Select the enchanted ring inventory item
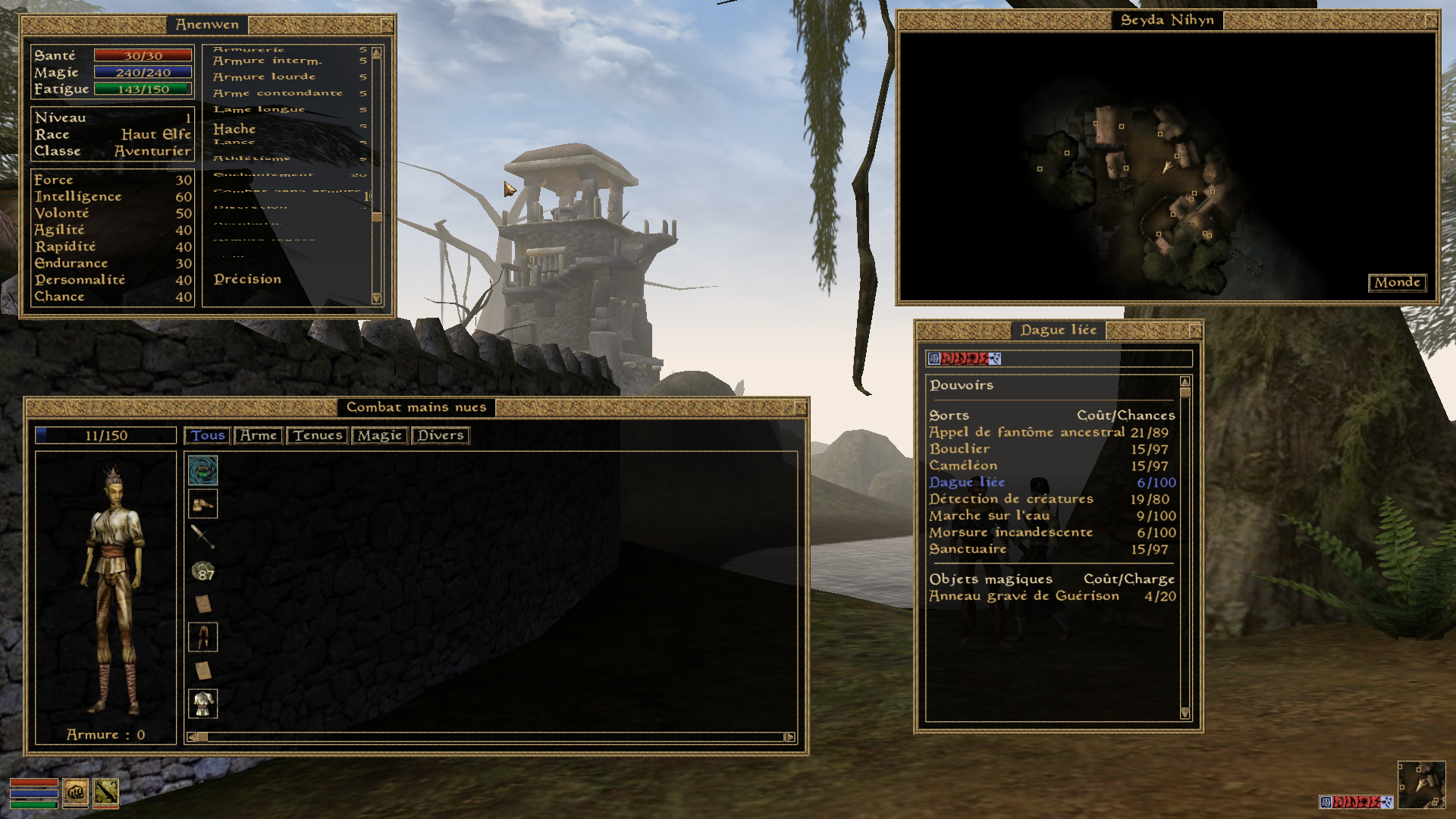The width and height of the screenshot is (1456, 819). (x=202, y=471)
